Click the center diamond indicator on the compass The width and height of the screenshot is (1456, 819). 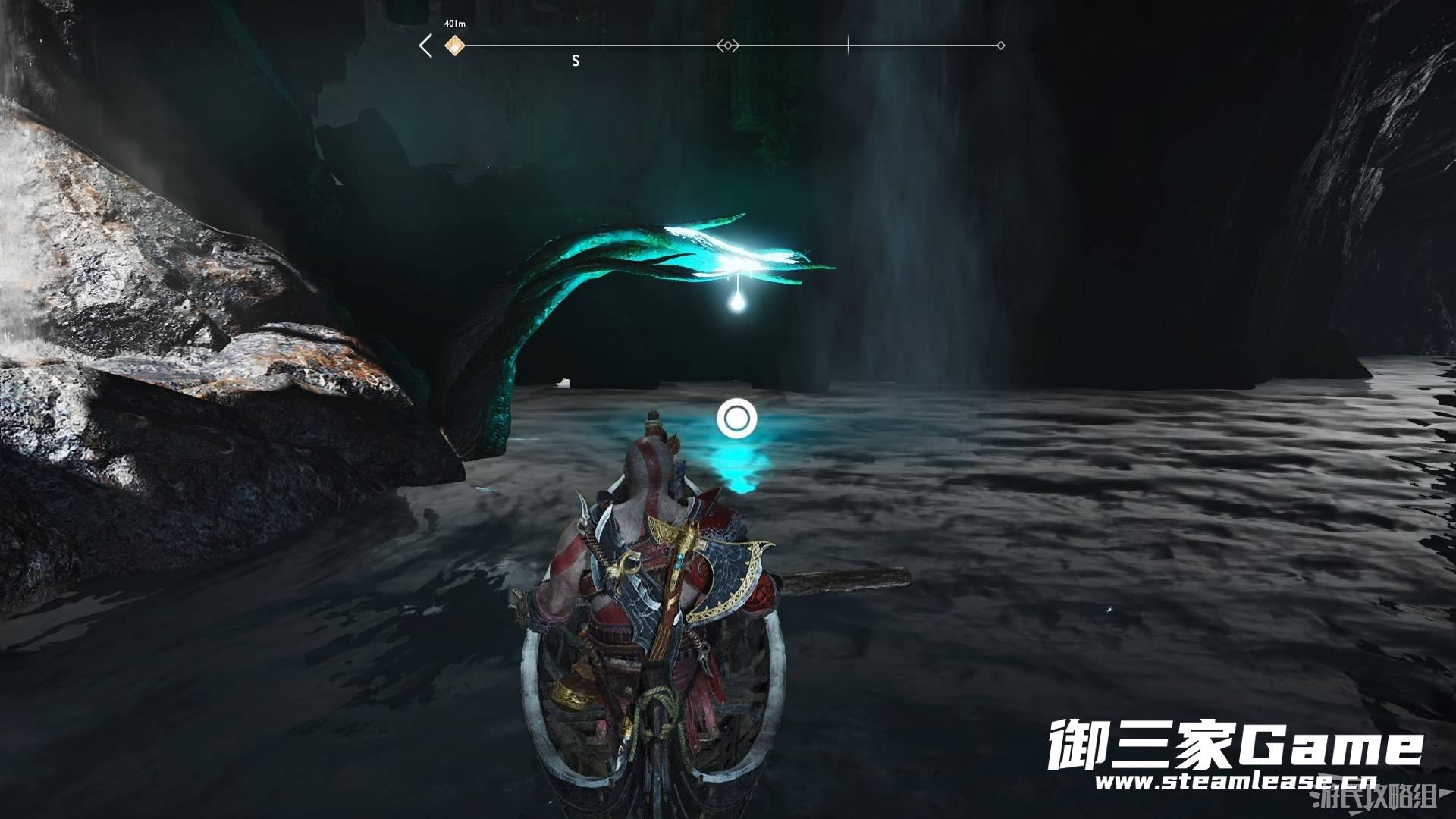726,46
